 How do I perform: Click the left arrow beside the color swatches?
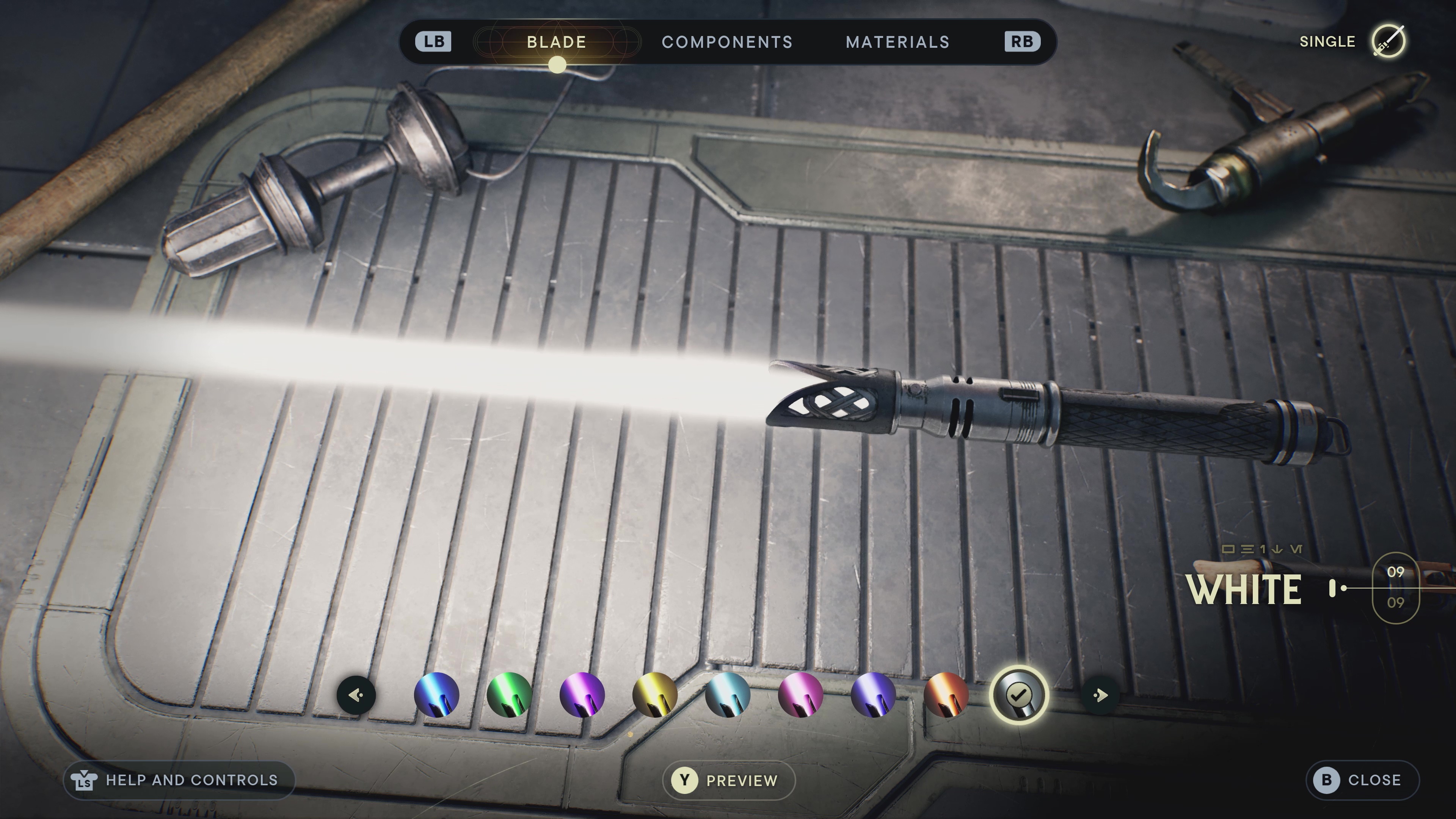tap(356, 695)
